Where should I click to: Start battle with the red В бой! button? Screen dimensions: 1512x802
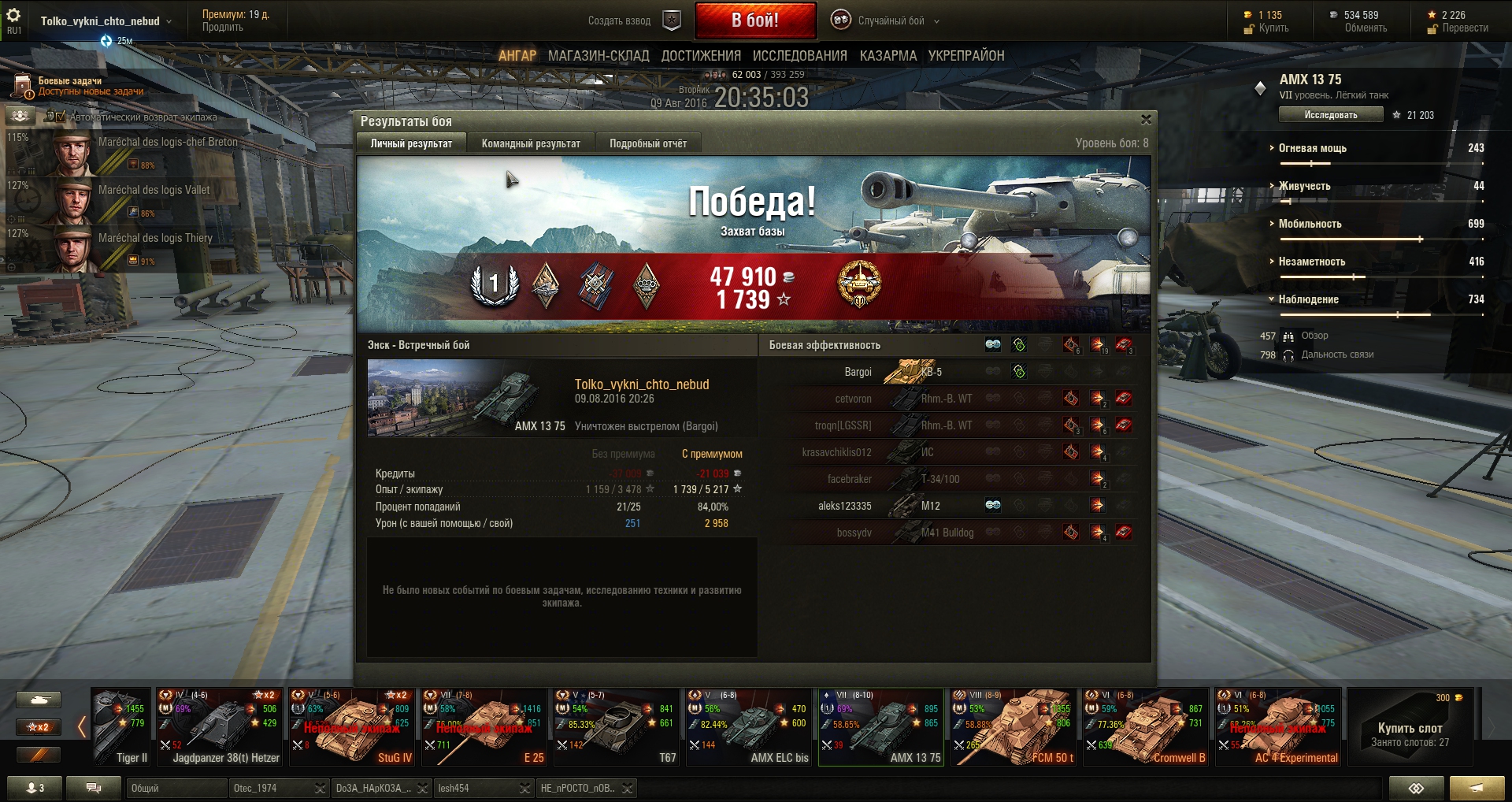(754, 20)
